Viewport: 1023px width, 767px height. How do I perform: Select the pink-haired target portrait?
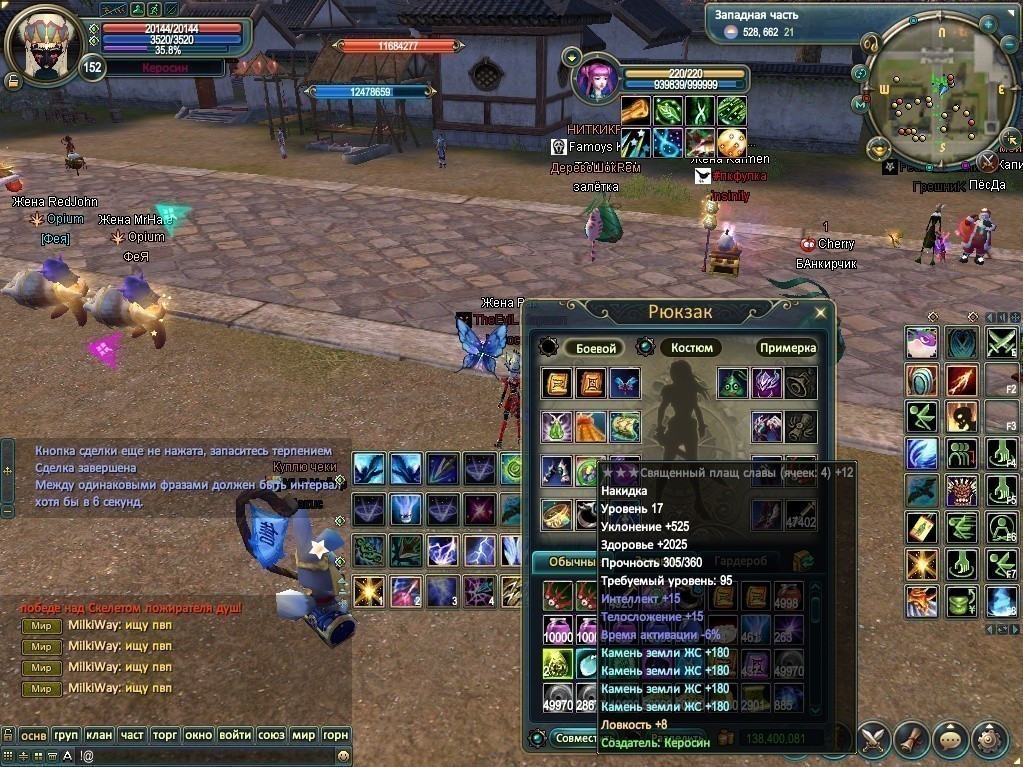point(597,80)
